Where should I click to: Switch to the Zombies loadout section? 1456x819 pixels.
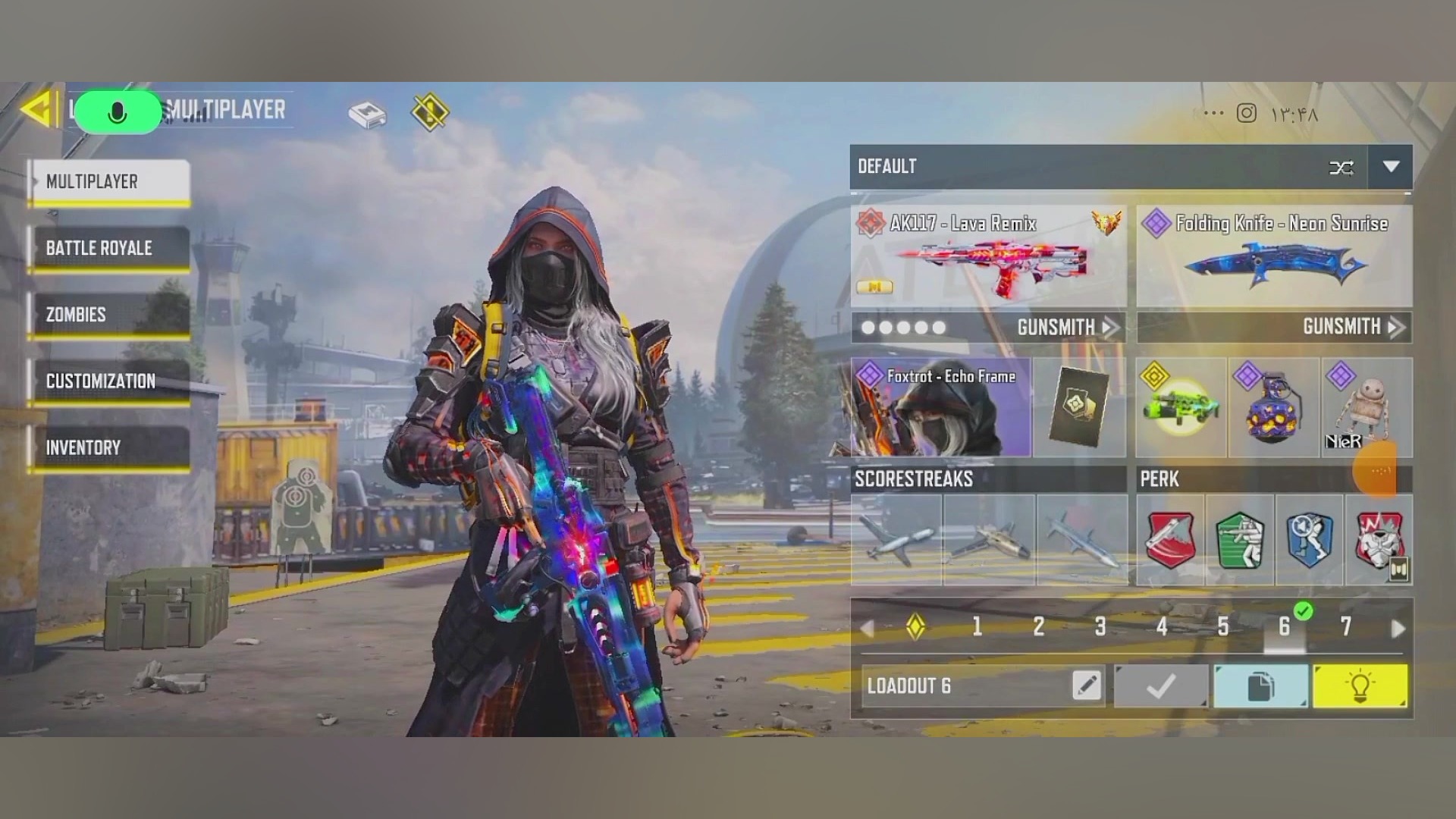pyautogui.click(x=108, y=315)
